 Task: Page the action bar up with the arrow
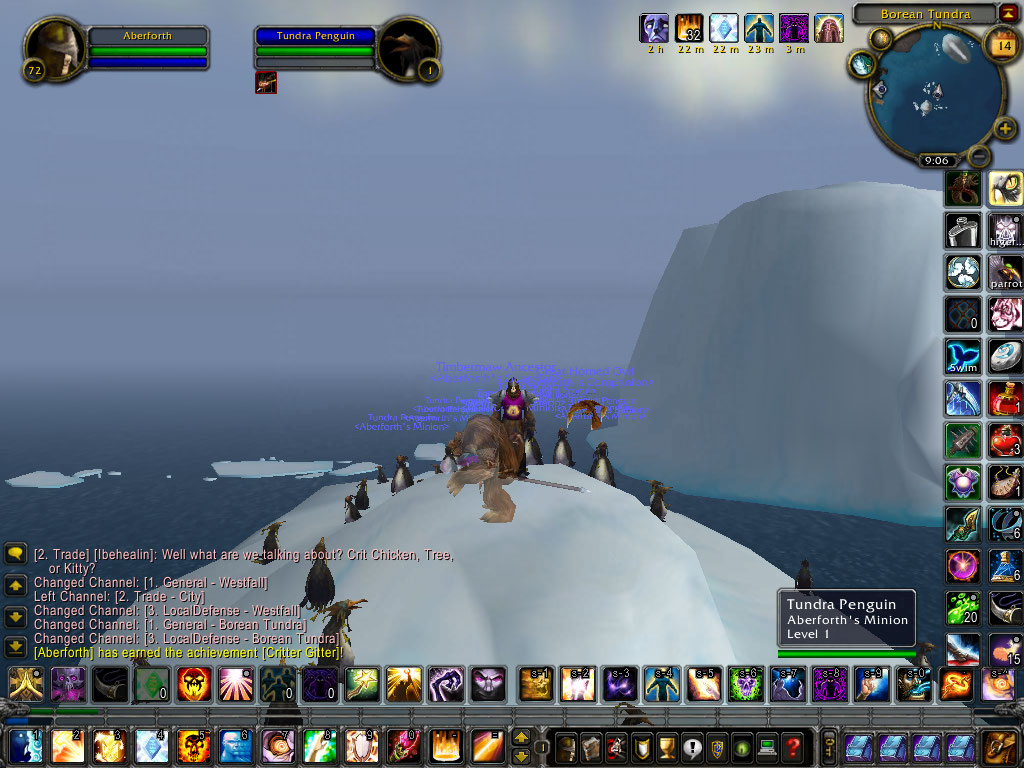520,736
